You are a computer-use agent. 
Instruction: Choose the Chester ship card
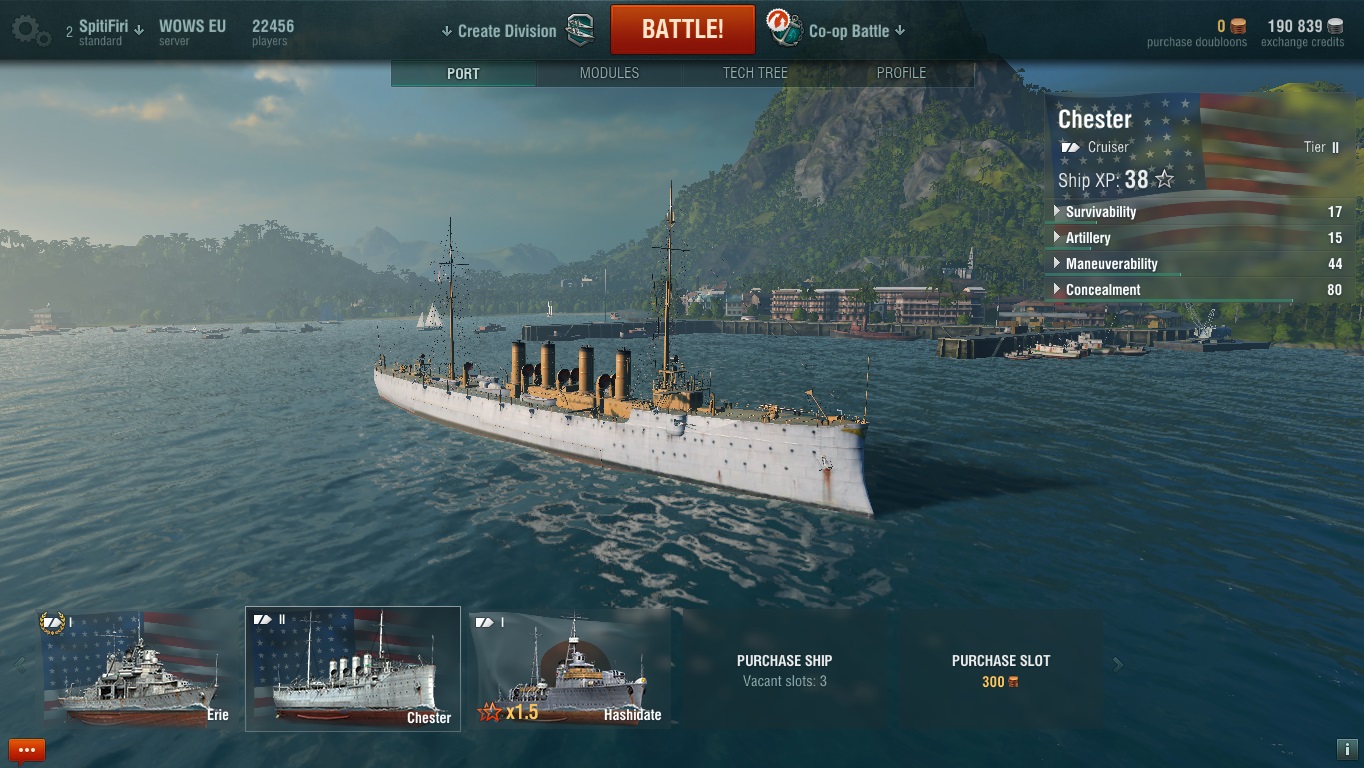[353, 668]
